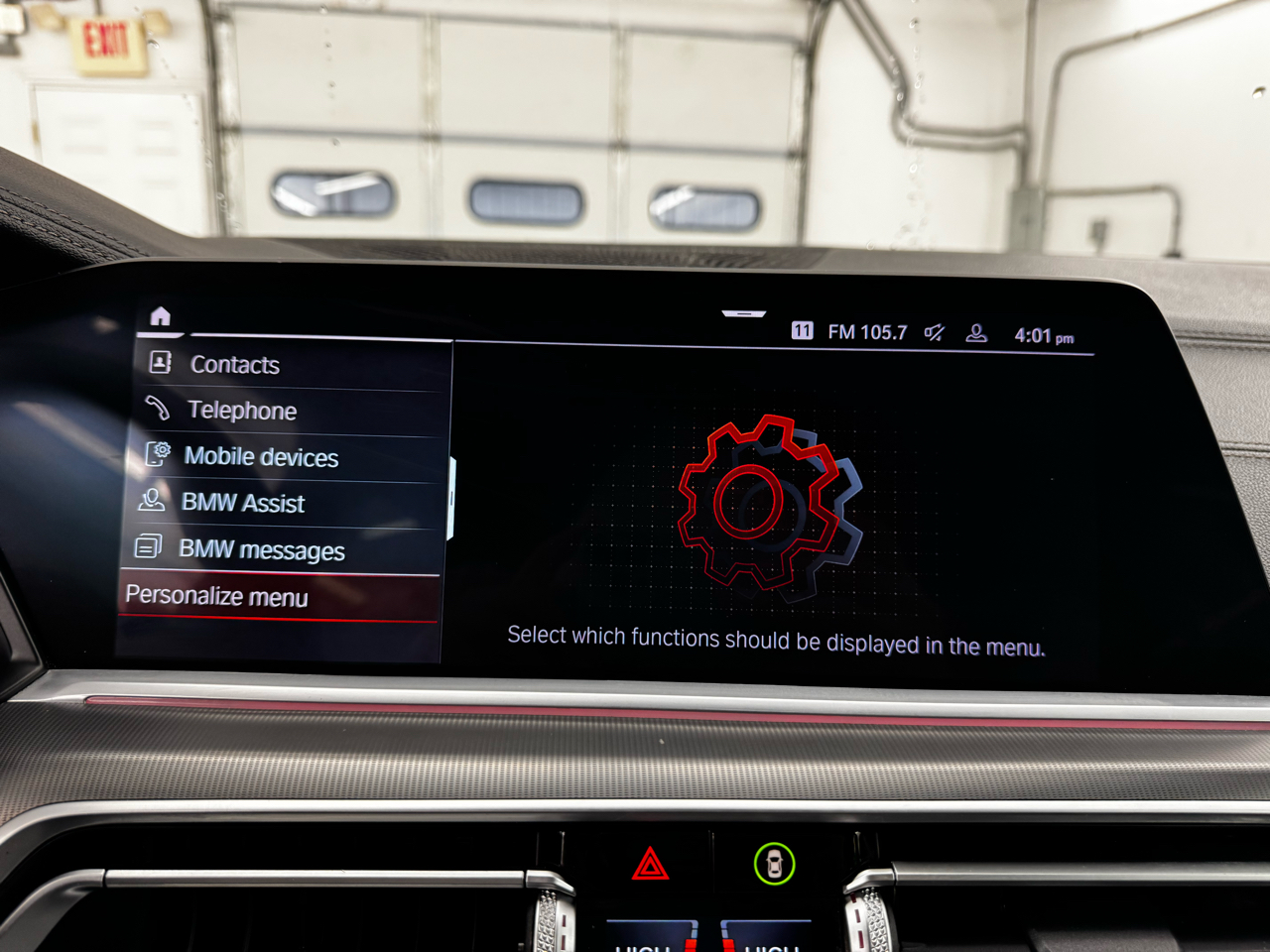Viewport: 1270px width, 952px height.
Task: Choose BMW Assist from the menu list
Action: 244,503
